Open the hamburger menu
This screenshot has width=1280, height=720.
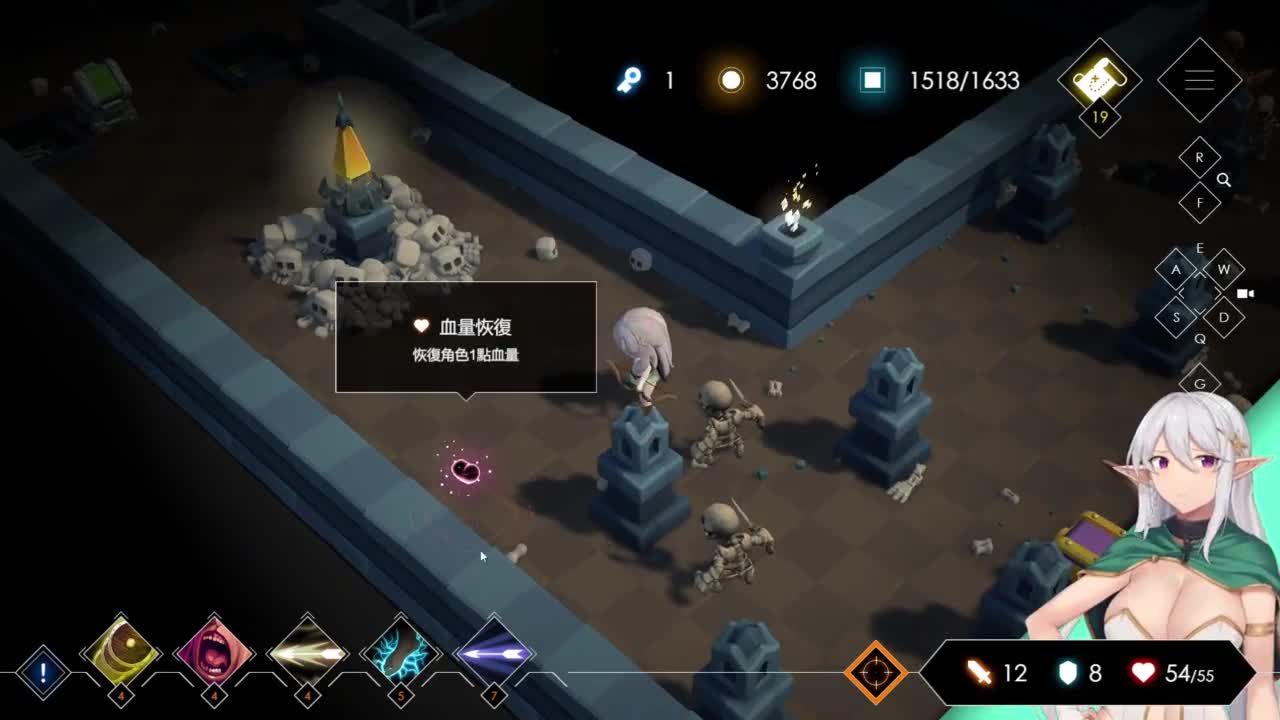[1199, 81]
